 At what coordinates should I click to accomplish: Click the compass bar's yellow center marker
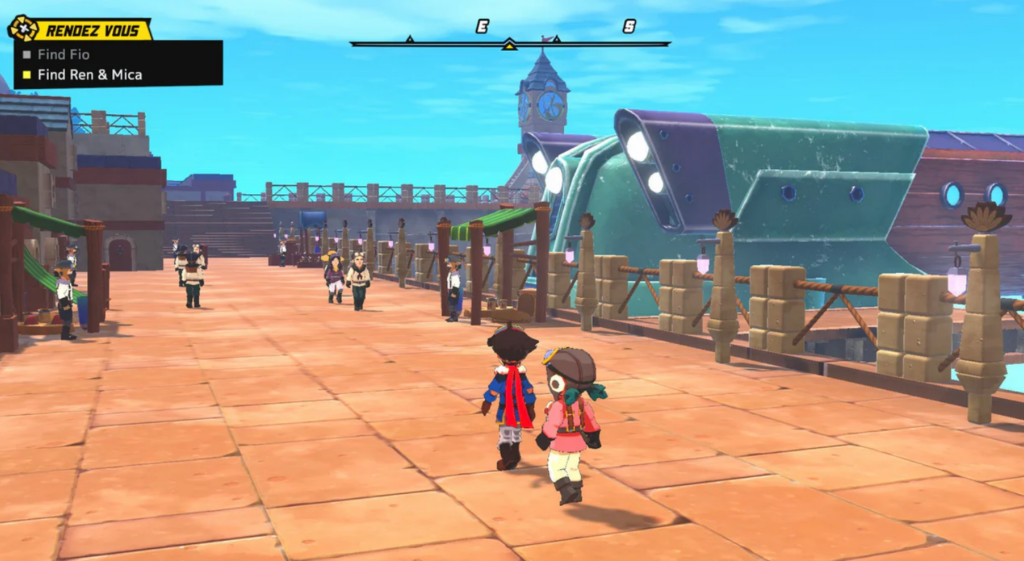point(509,44)
